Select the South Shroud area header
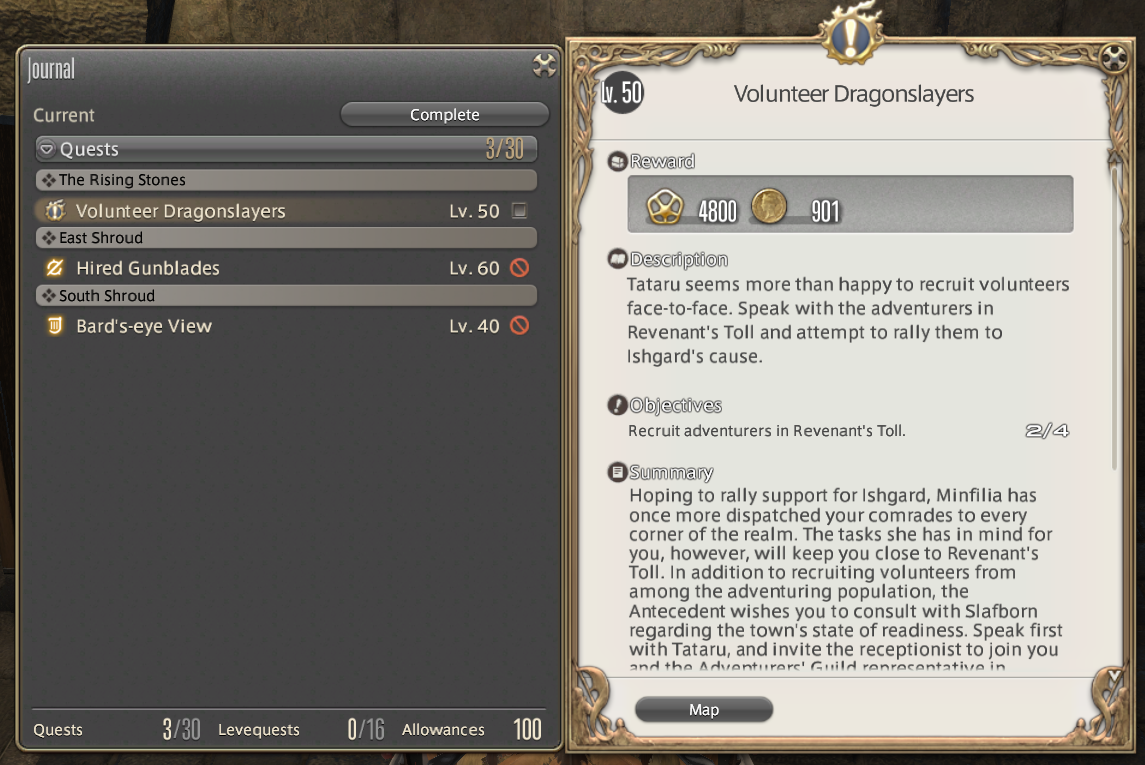Image resolution: width=1145 pixels, height=765 pixels. point(105,296)
